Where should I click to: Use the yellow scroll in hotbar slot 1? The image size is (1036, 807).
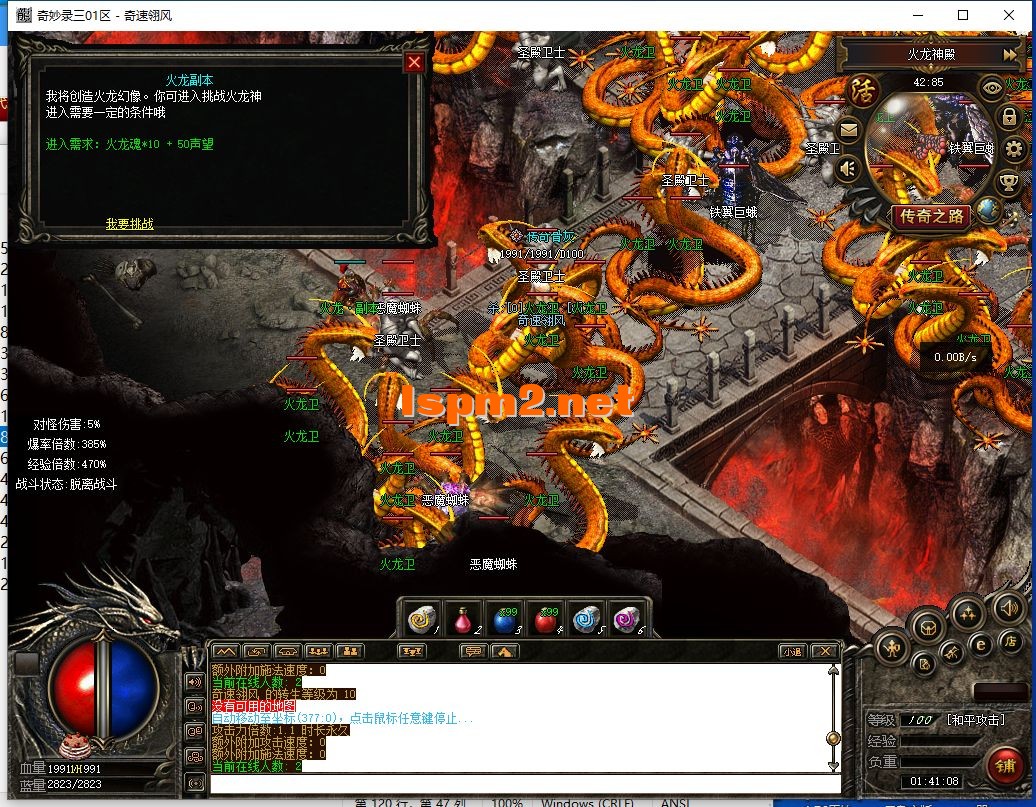click(421, 619)
